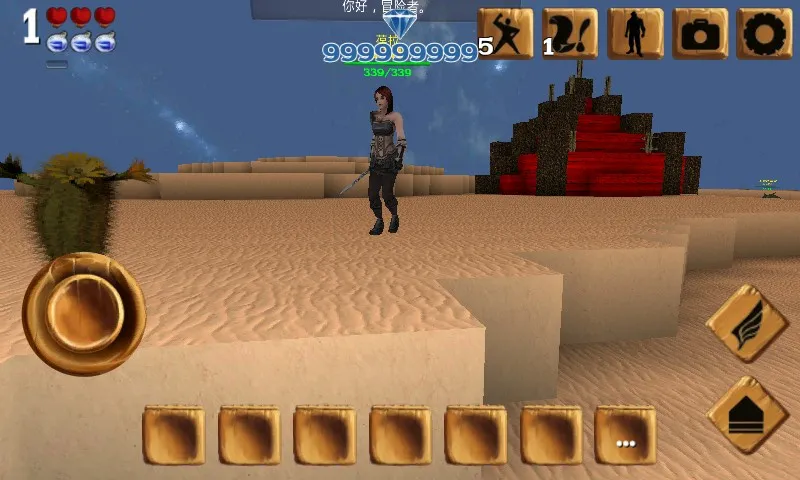Open the quest log with exclamation icon

(x=571, y=34)
